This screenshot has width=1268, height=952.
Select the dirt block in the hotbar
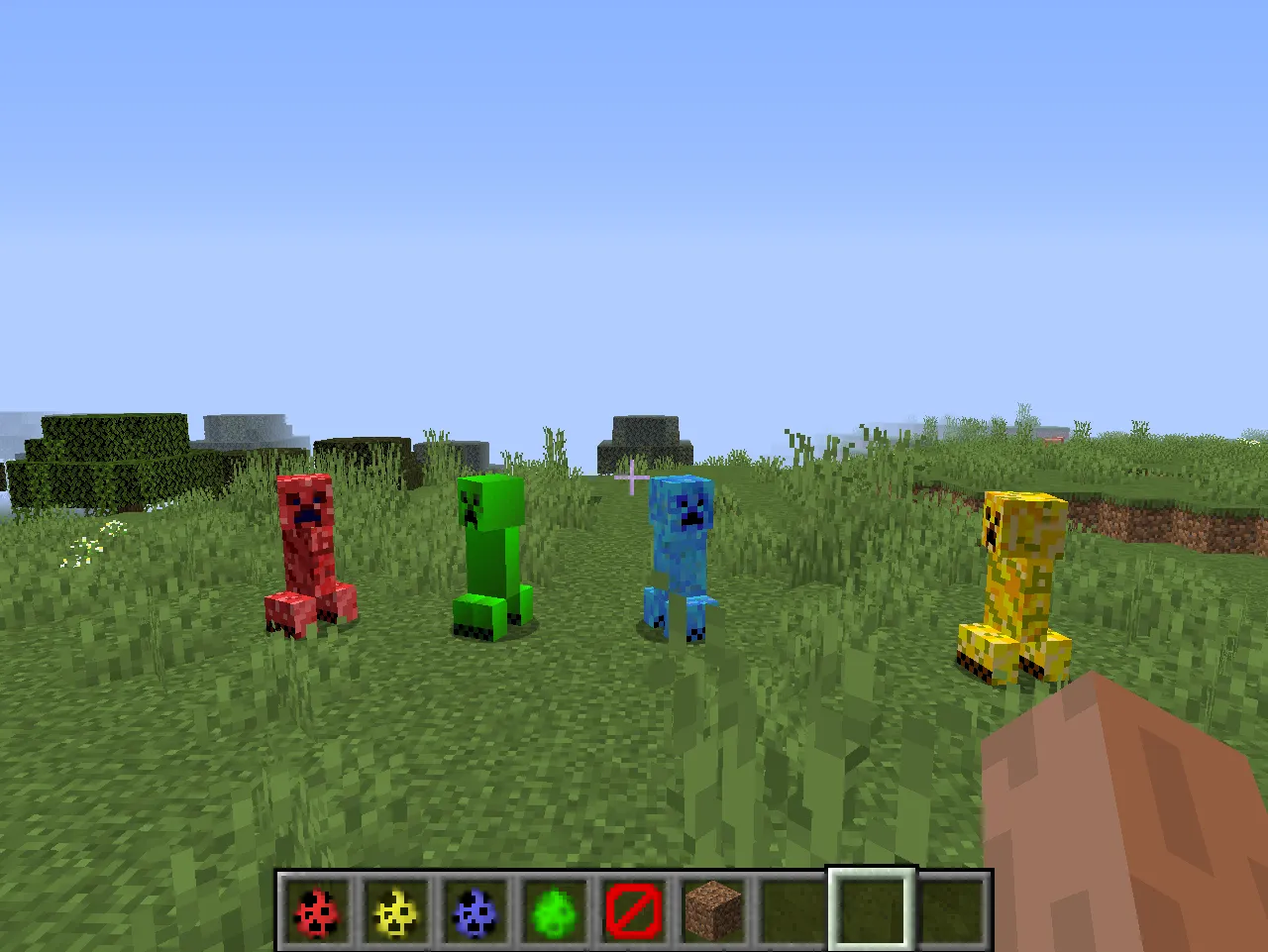click(x=712, y=913)
